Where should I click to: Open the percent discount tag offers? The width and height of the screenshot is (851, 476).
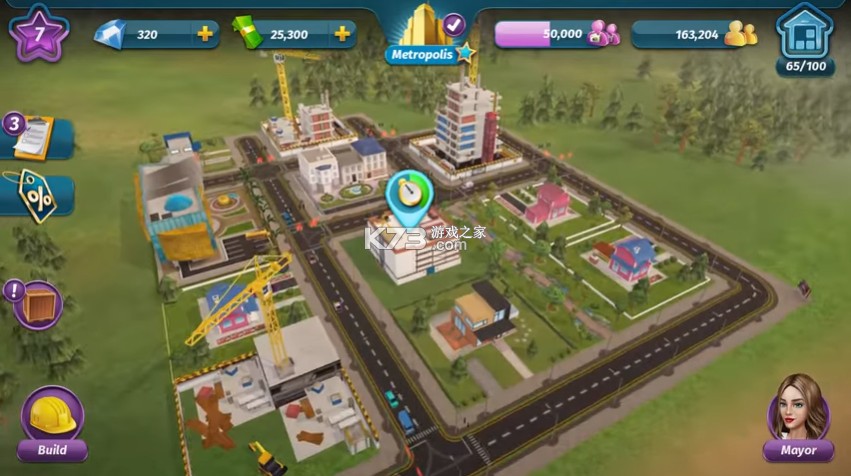[x=36, y=195]
